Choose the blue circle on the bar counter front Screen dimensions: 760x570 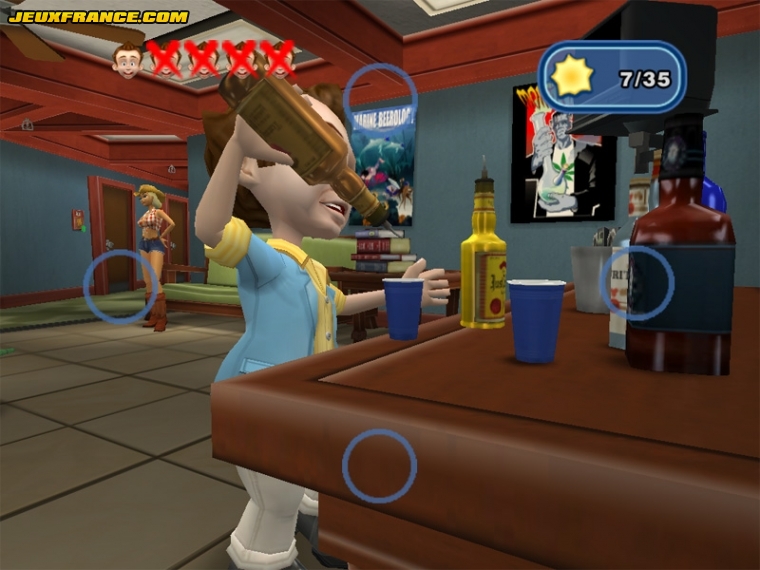click(x=379, y=466)
